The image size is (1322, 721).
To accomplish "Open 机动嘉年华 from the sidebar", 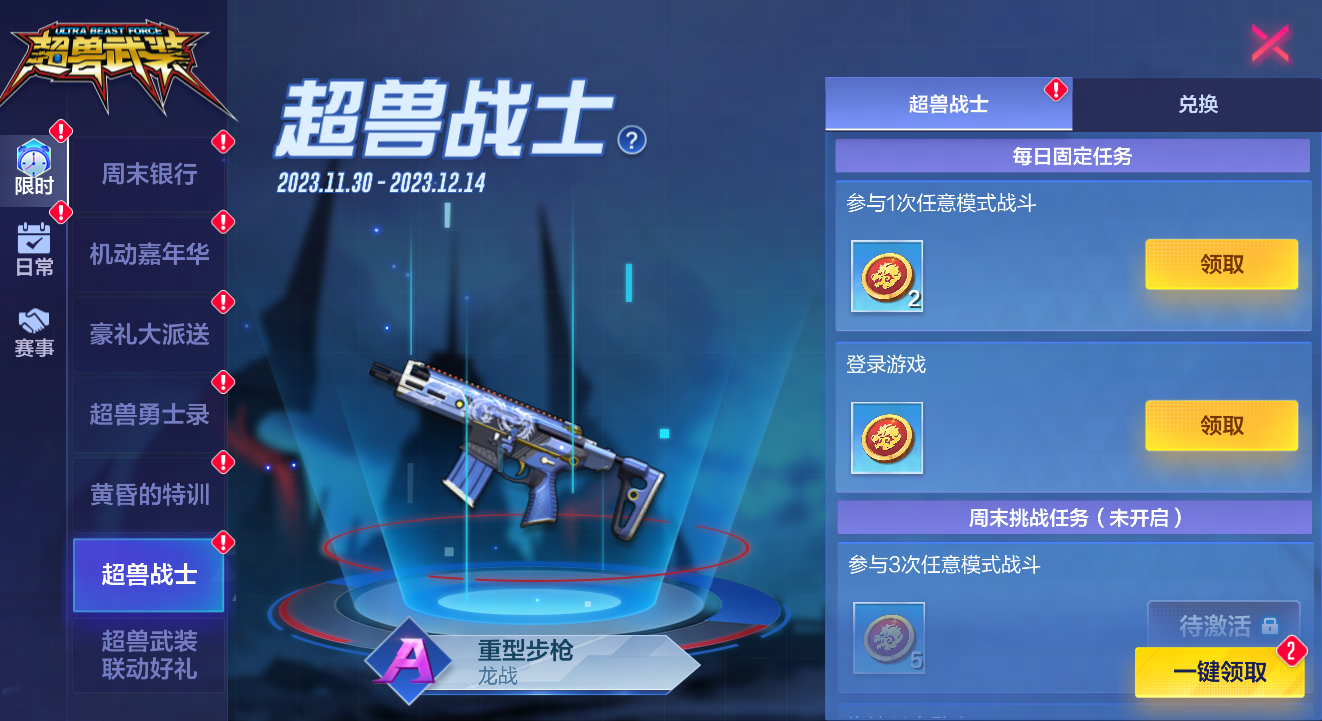I will pos(148,253).
